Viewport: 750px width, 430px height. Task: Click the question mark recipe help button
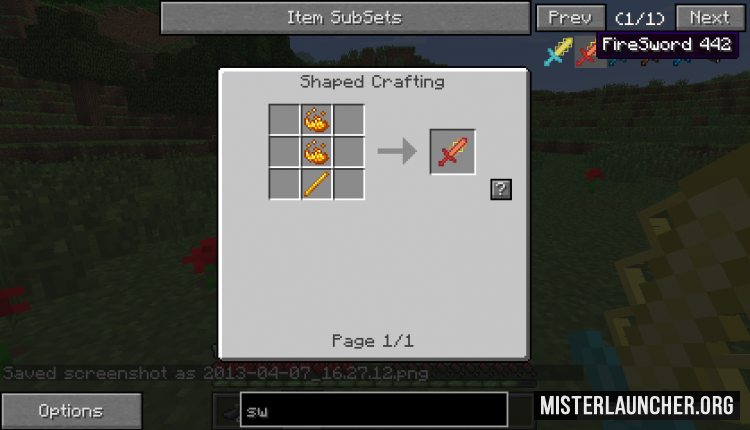pyautogui.click(x=500, y=190)
